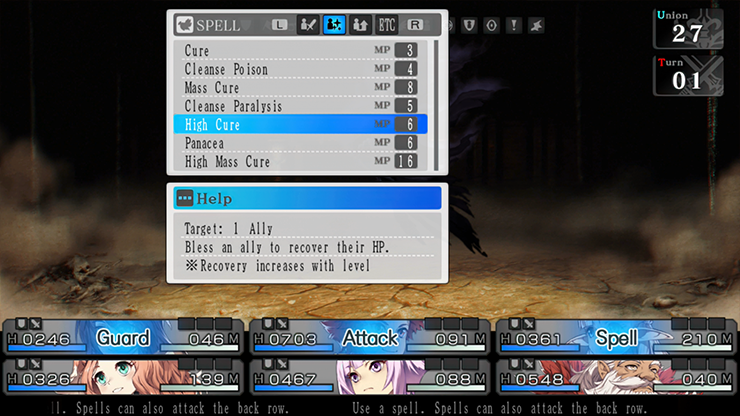Select the party member panel labeled Guard

(123, 338)
